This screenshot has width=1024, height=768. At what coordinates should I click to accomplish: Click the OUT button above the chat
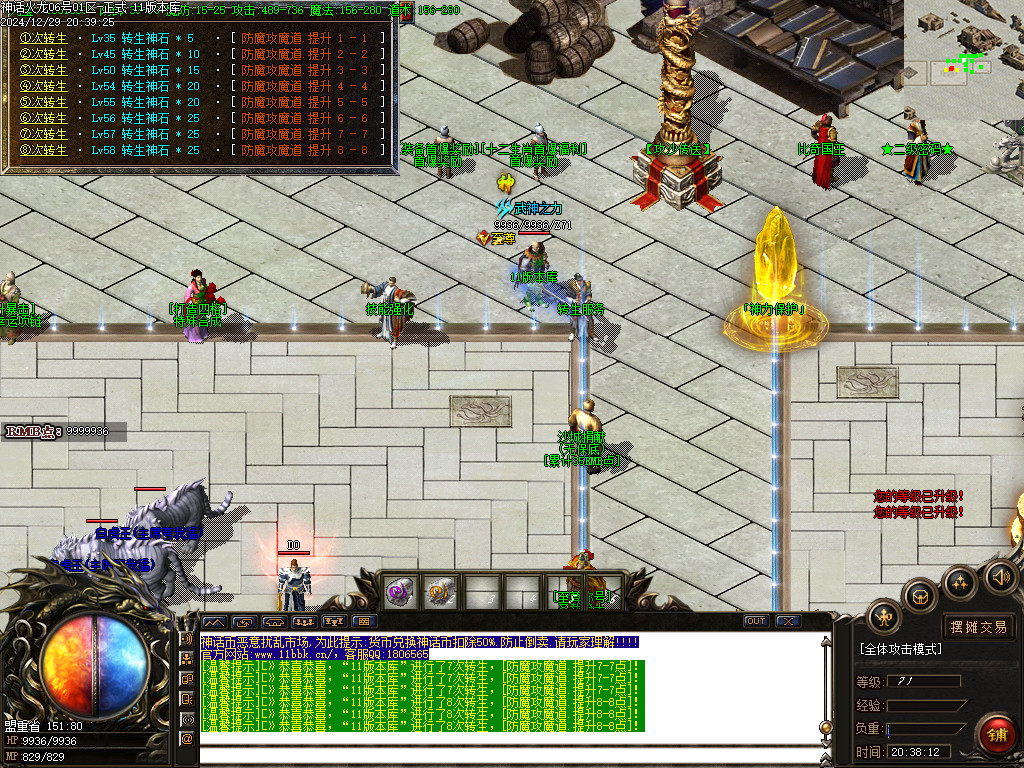point(756,621)
